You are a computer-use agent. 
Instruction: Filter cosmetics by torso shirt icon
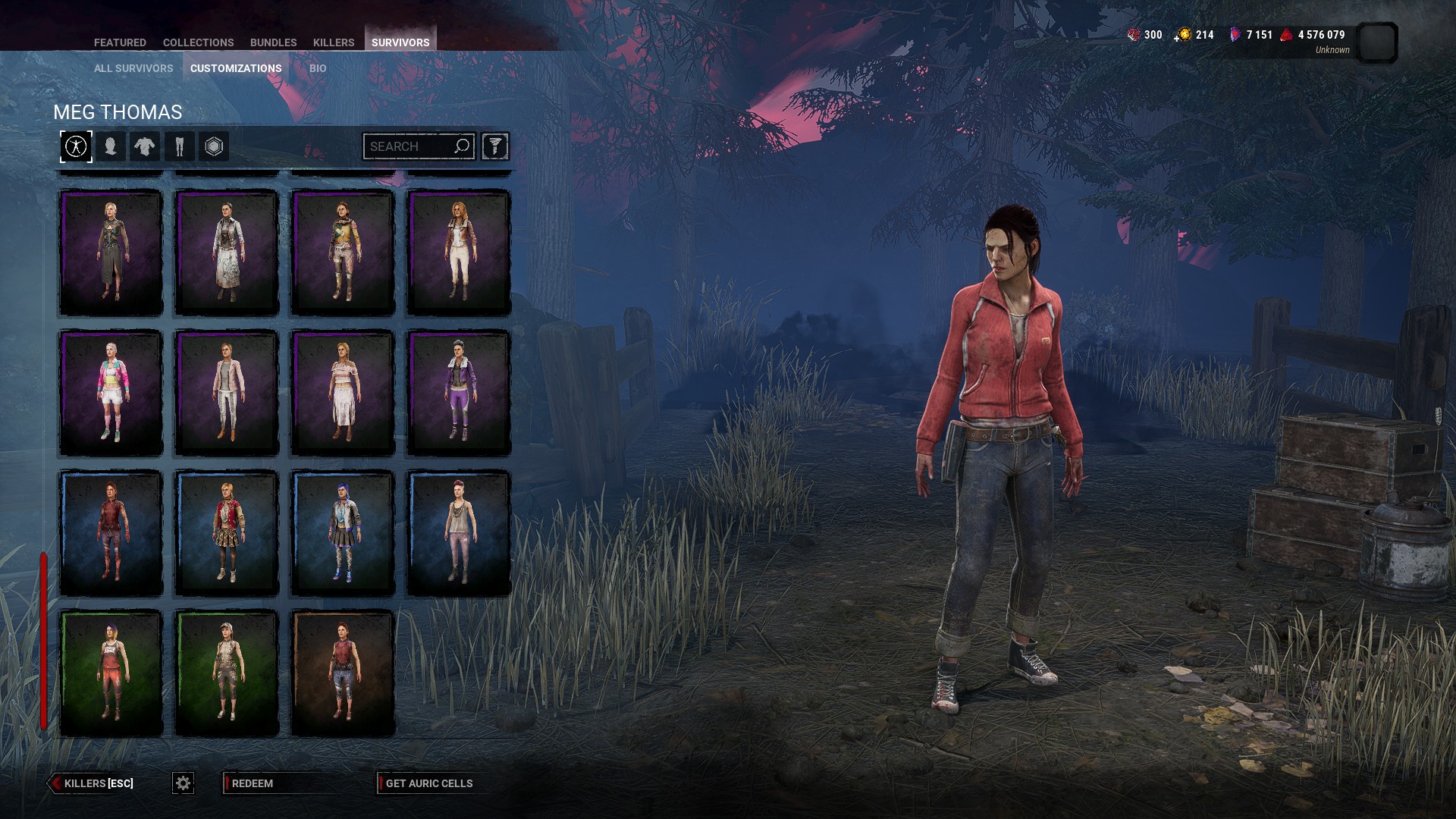[144, 146]
